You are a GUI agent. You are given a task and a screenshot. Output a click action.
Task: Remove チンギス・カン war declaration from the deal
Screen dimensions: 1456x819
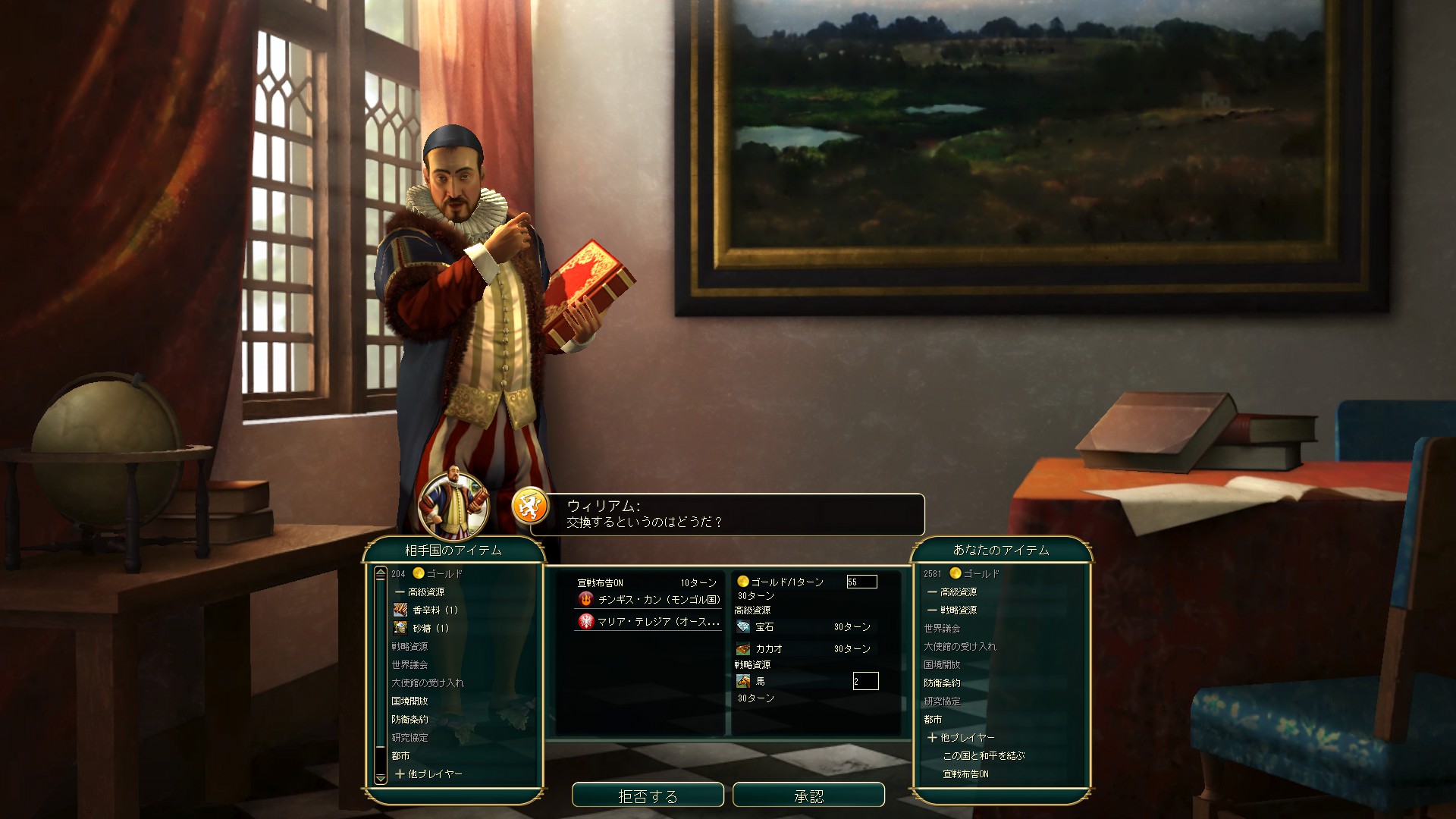658,599
